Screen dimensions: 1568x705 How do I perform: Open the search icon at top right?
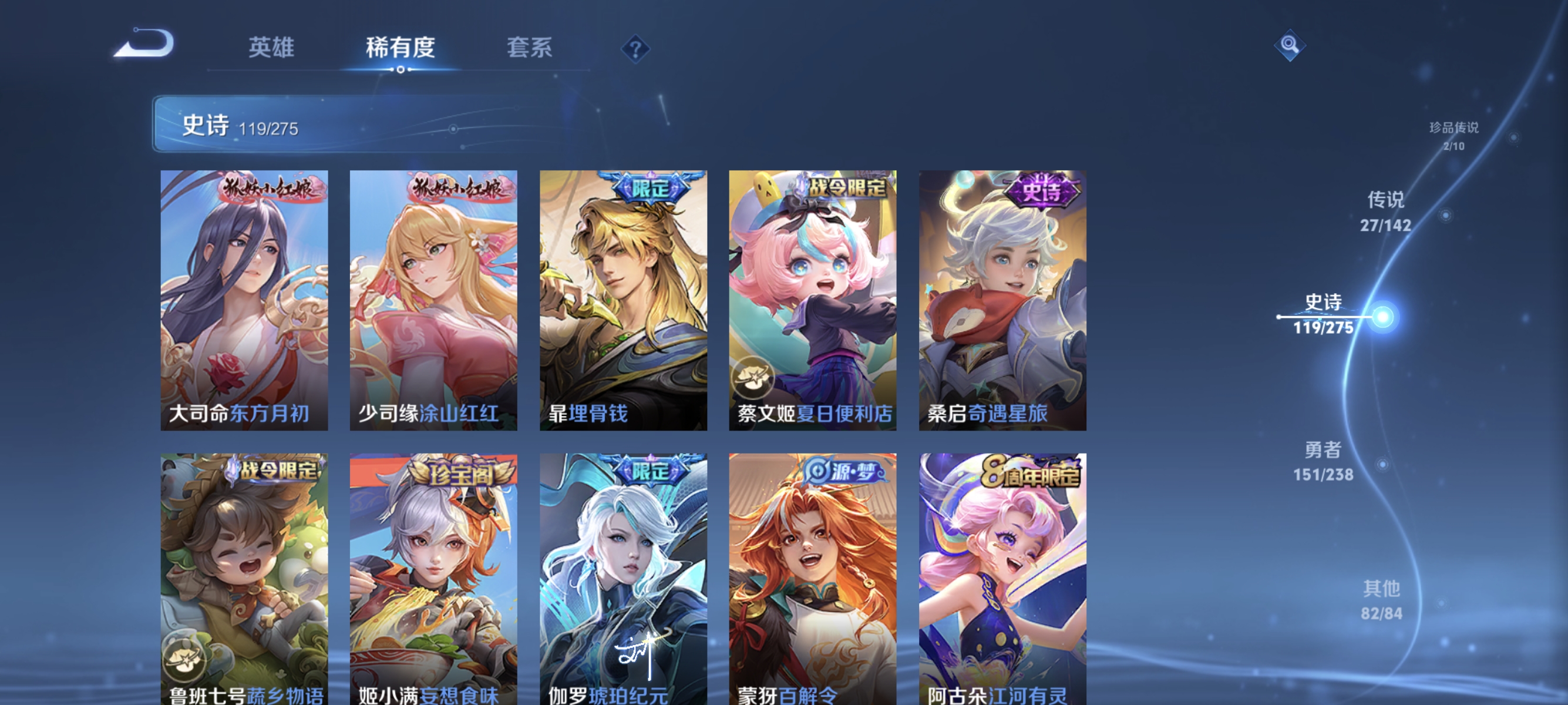point(1289,46)
